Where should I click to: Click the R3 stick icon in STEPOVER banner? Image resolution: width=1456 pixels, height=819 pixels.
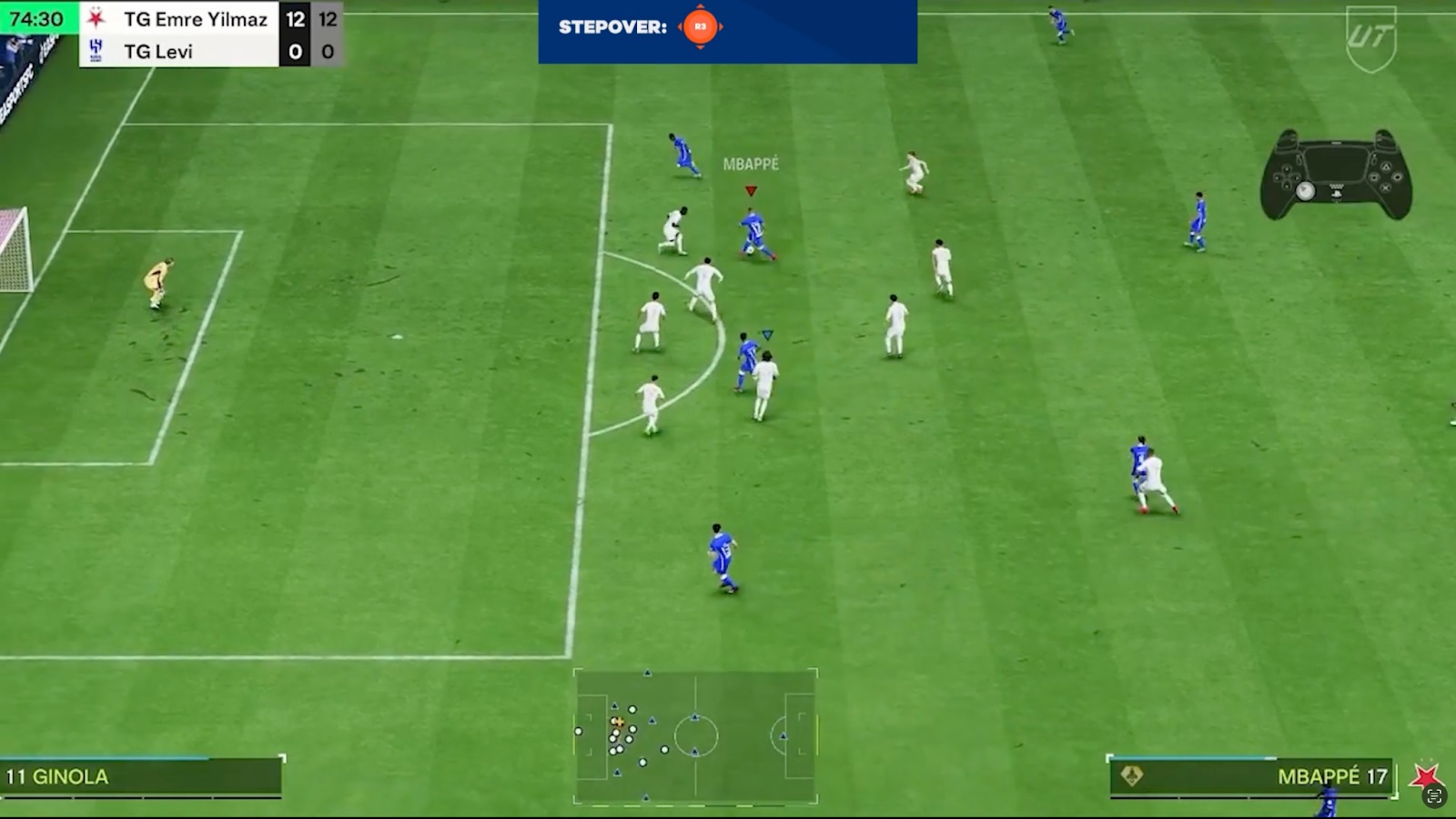[700, 27]
